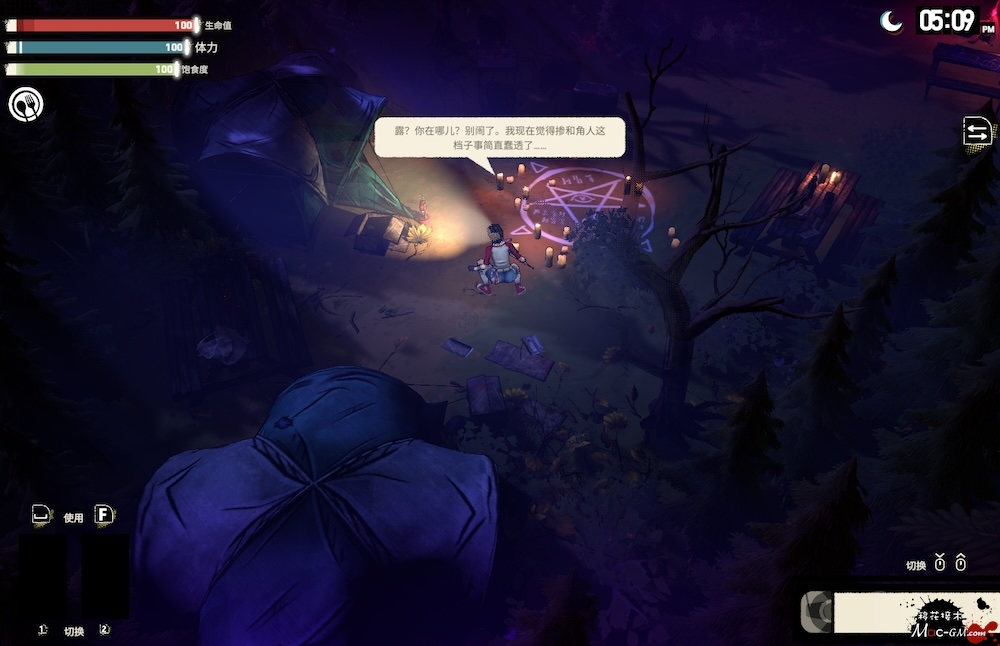Viewport: 1000px width, 646px height.
Task: Open the fork and spoon hunger icon
Action: pos(26,104)
